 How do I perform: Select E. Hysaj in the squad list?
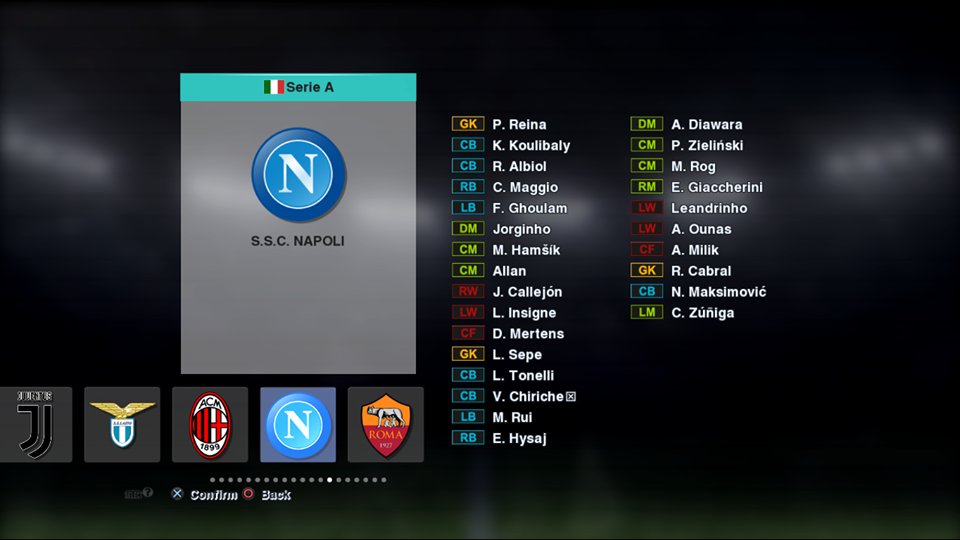point(519,438)
